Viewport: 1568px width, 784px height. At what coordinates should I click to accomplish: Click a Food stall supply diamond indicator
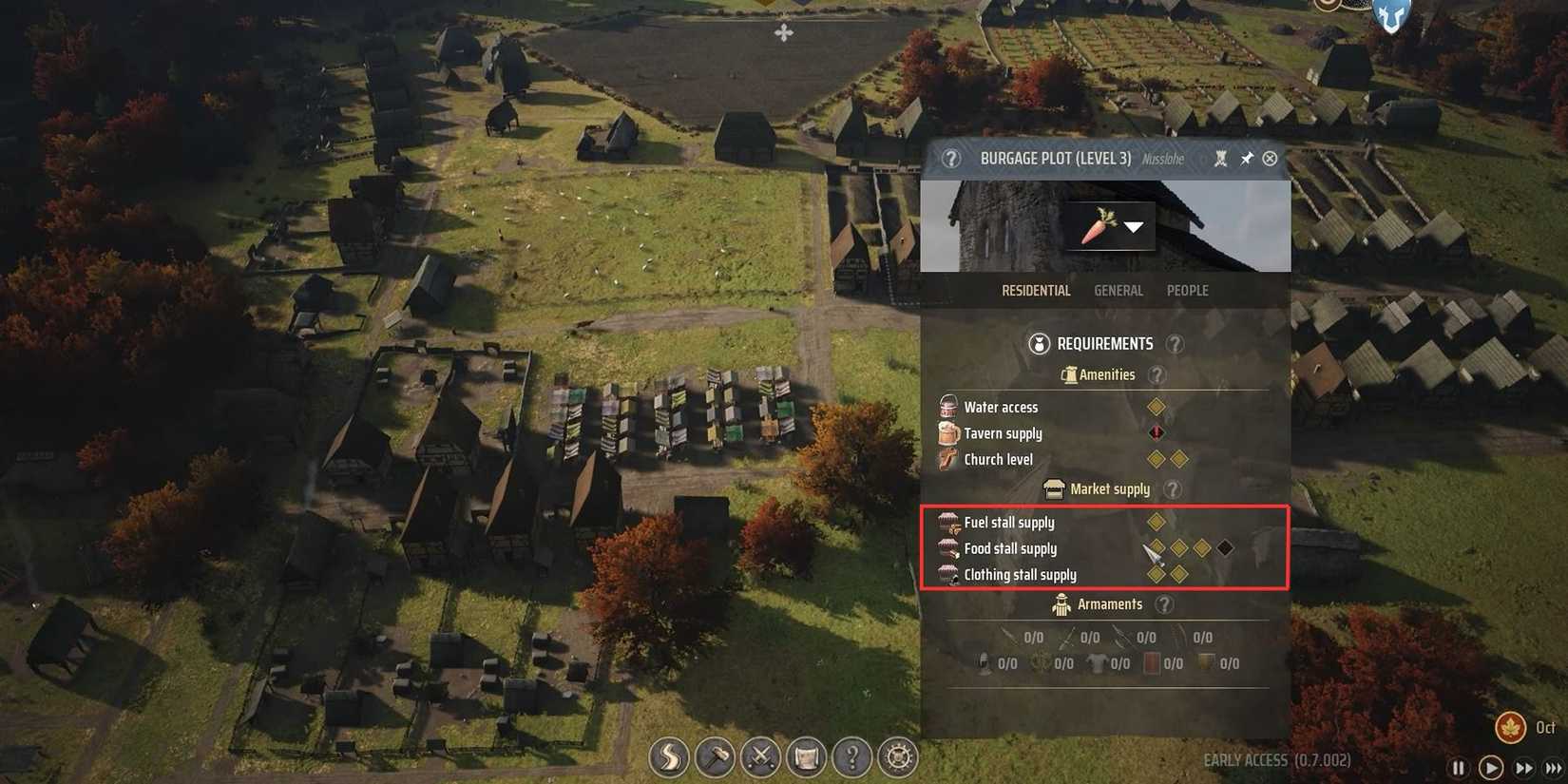coord(1178,546)
